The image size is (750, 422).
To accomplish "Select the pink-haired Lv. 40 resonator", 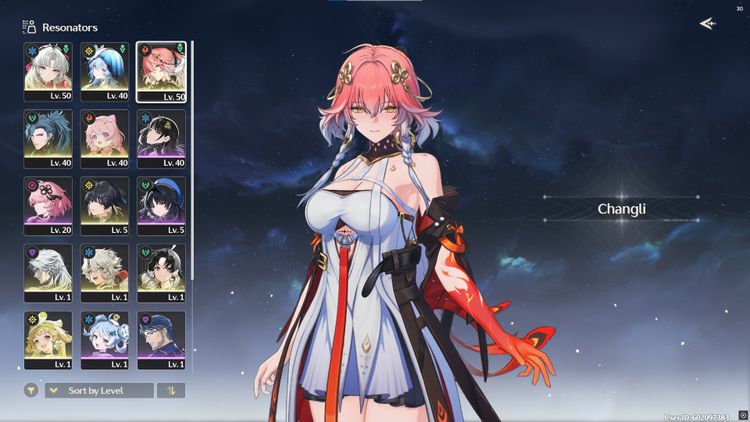I will 105,136.
